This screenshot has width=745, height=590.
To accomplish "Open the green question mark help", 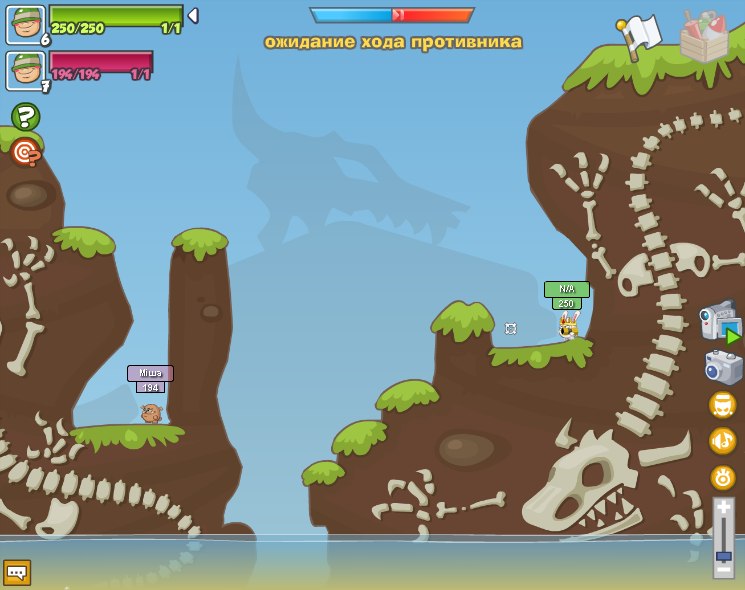I will [x=25, y=117].
